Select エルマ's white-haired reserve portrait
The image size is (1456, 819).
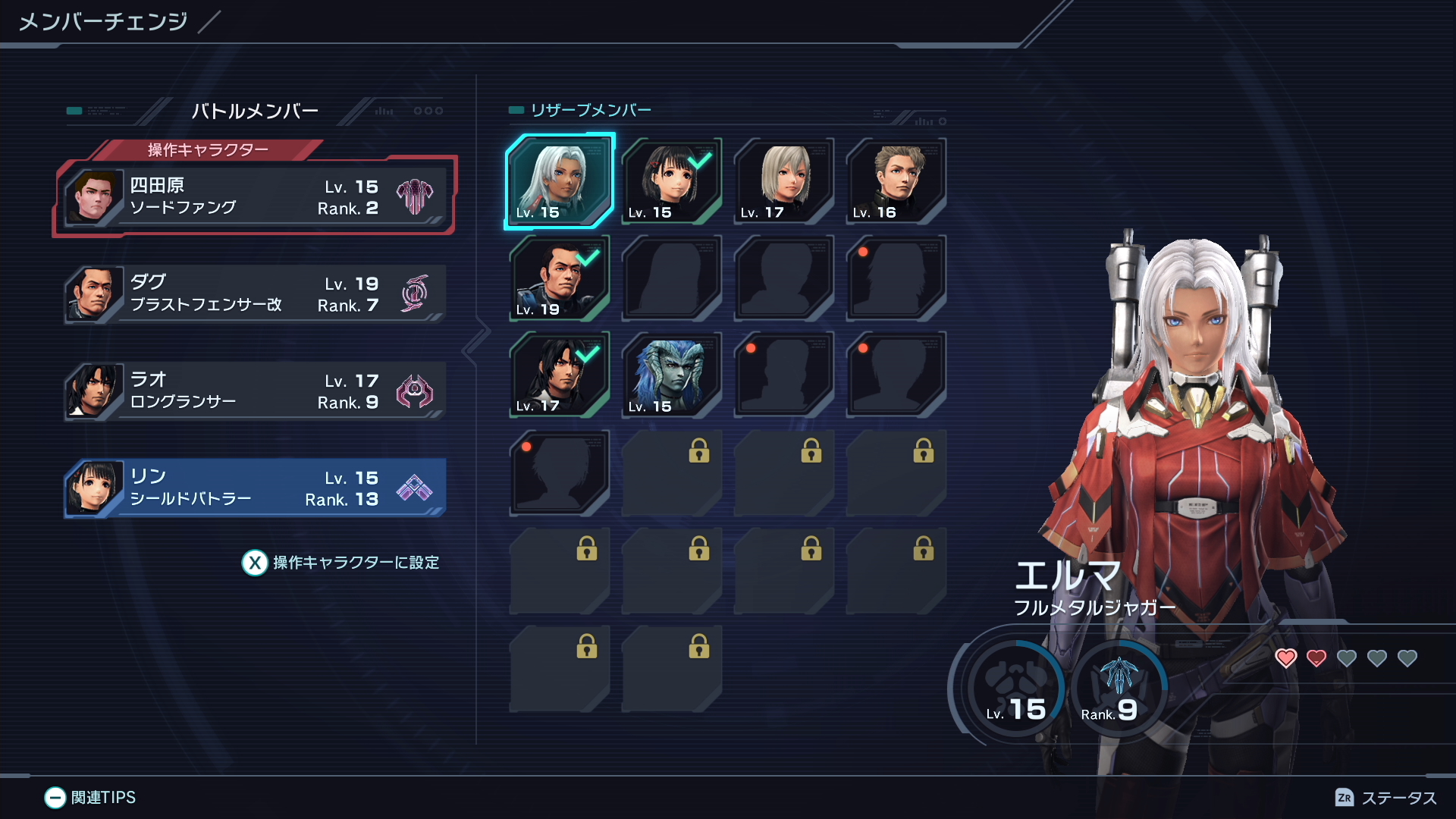[x=560, y=181]
